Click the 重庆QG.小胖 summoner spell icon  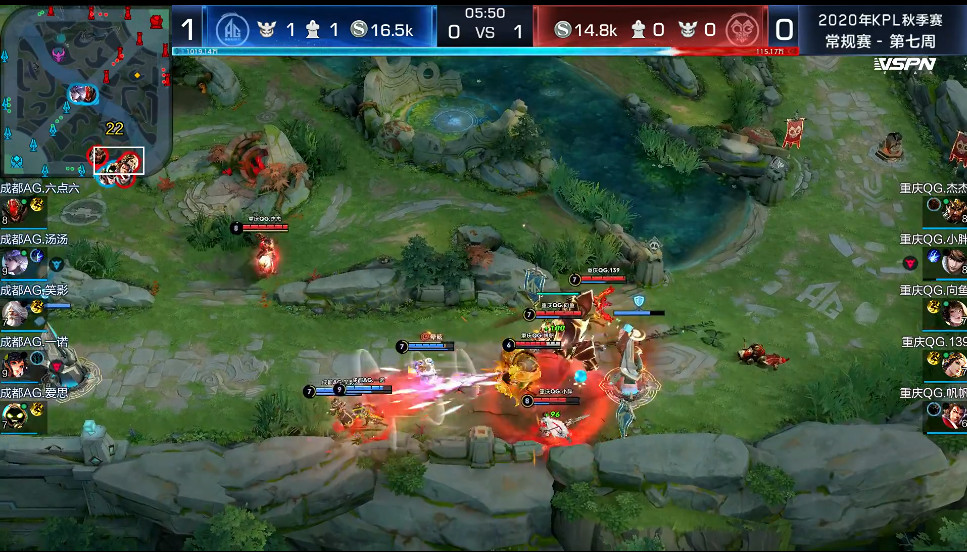click(933, 256)
